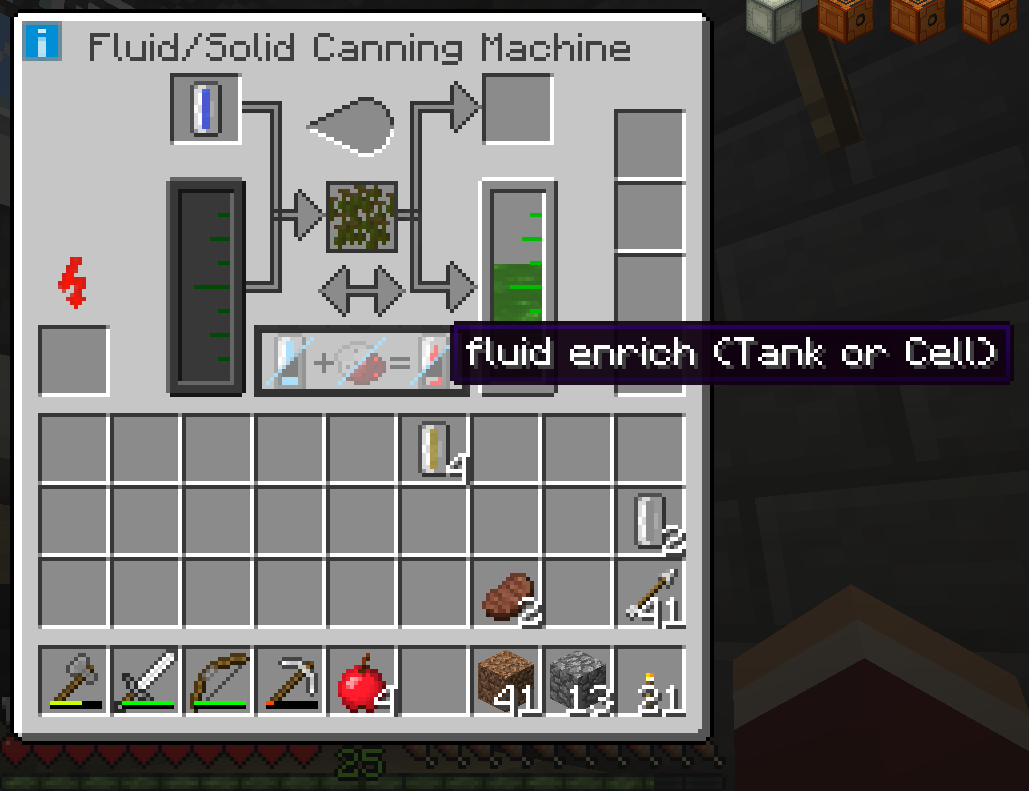The width and height of the screenshot is (1029, 791).
Task: Pick up the blue cell in input slot
Action: coord(205,109)
